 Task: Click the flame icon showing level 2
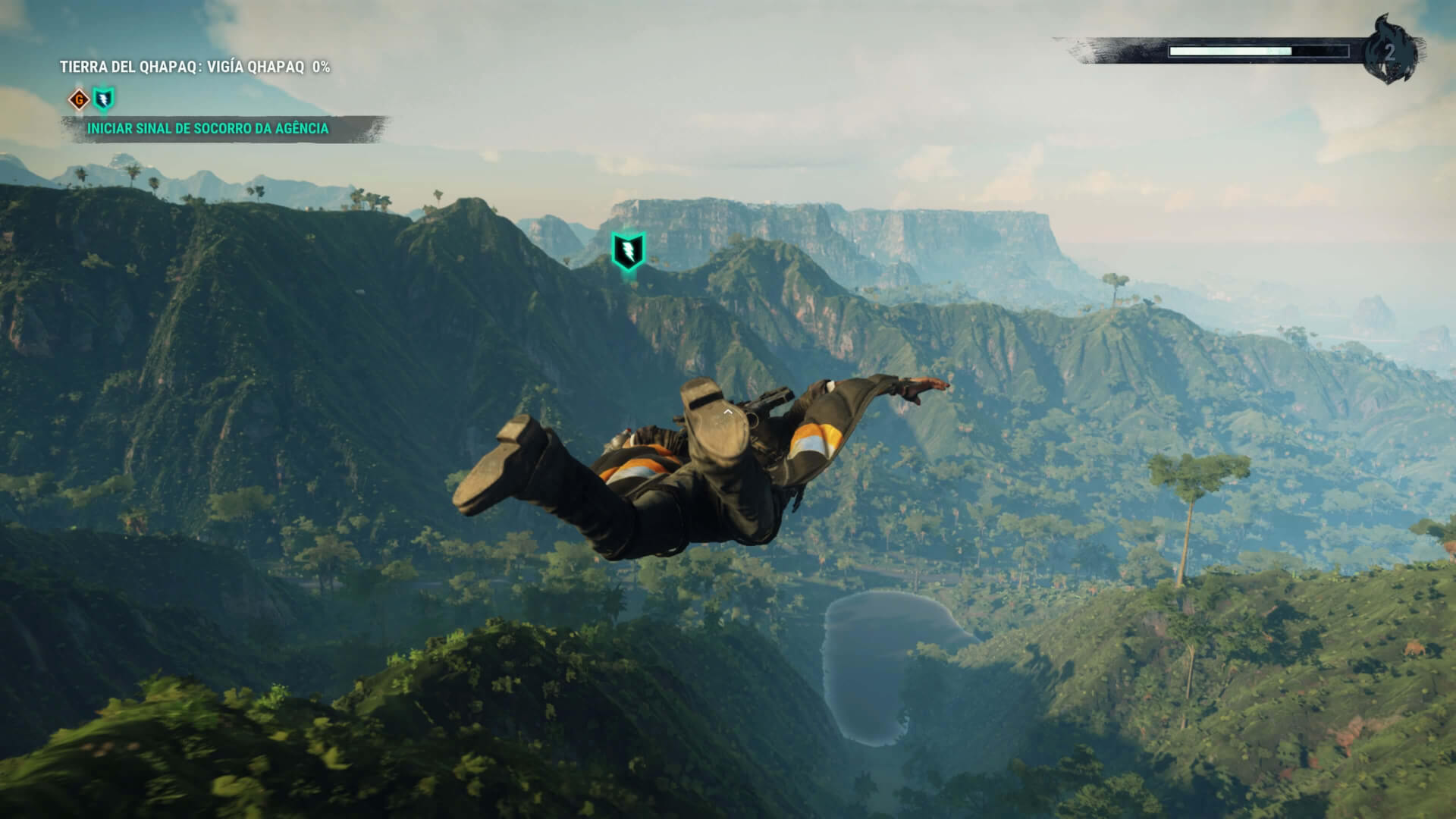pos(1389,50)
